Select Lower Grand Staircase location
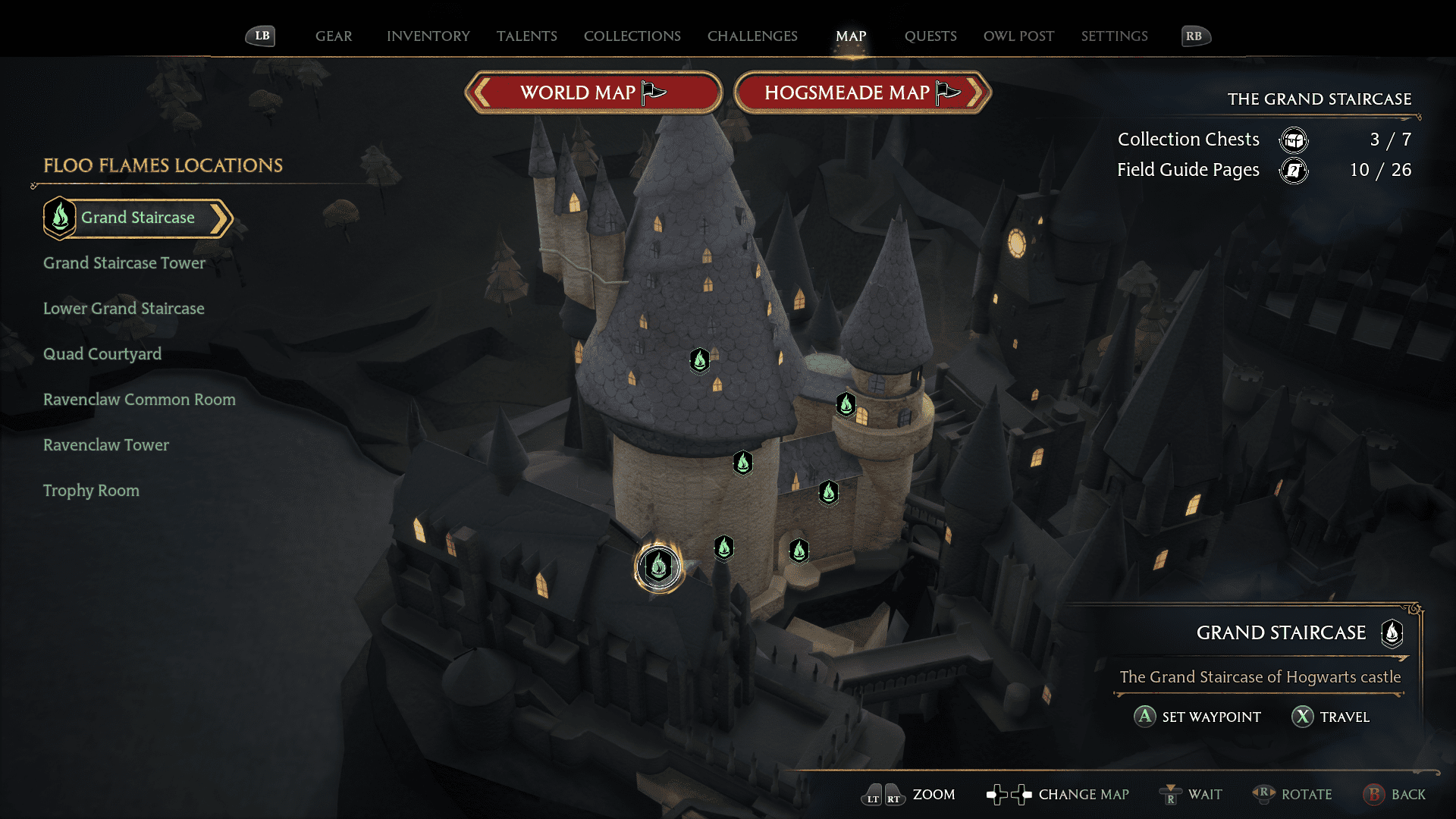This screenshot has height=819, width=1456. (x=124, y=309)
